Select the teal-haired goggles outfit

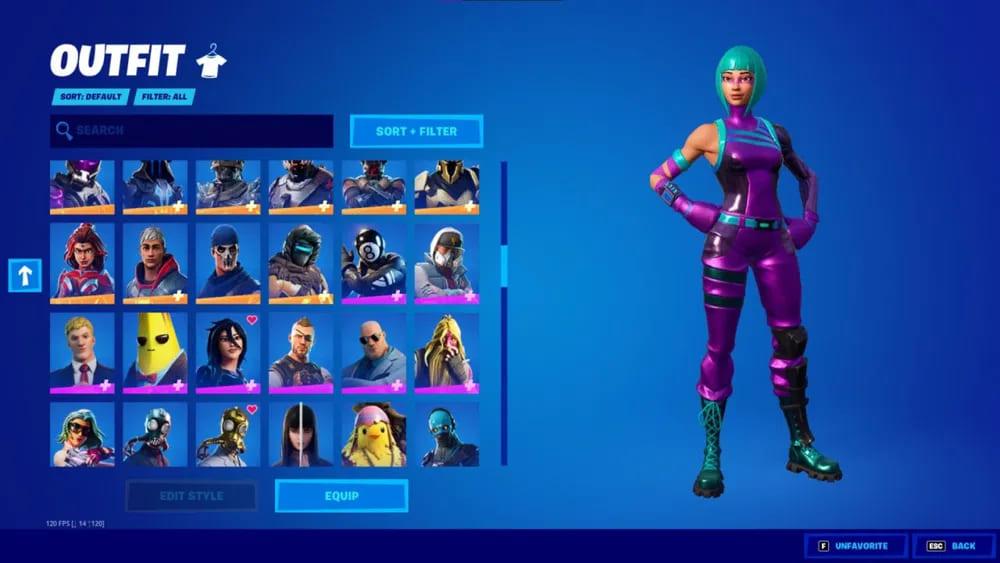(x=82, y=435)
